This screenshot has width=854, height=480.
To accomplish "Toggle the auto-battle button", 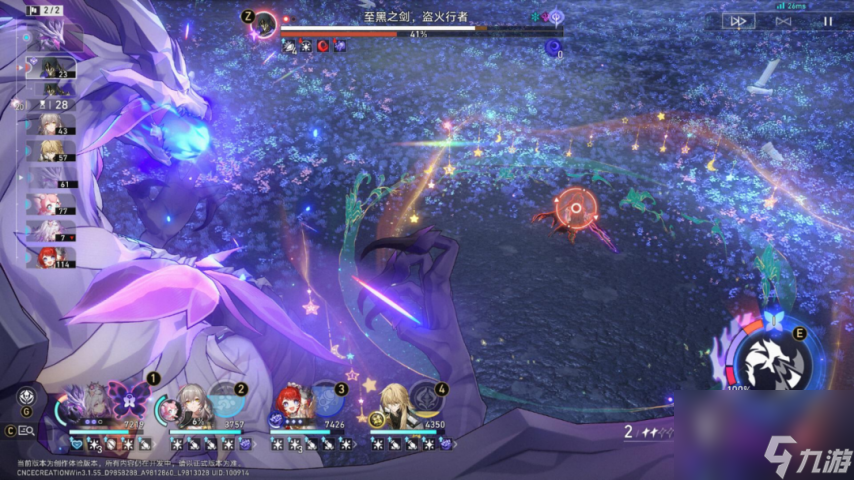I will point(784,20).
